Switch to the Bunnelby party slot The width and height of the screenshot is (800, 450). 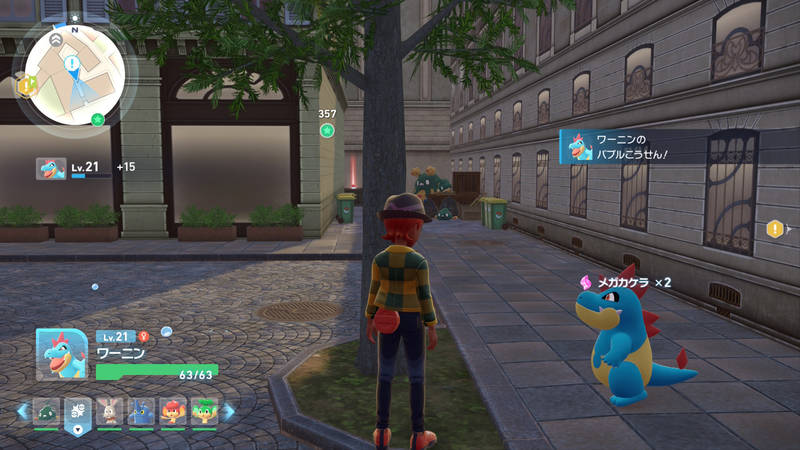pos(109,411)
